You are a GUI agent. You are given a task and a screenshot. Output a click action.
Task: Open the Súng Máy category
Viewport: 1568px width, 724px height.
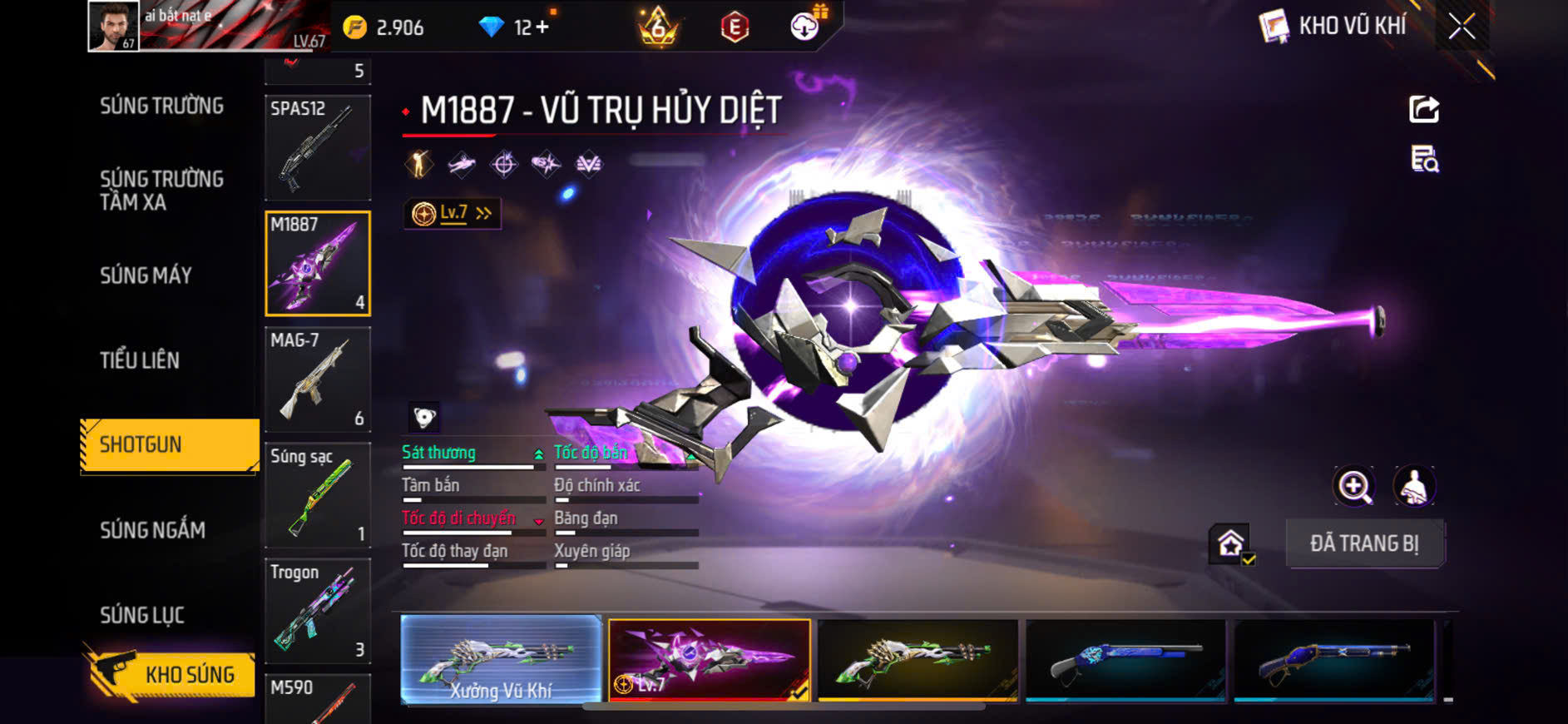point(146,275)
